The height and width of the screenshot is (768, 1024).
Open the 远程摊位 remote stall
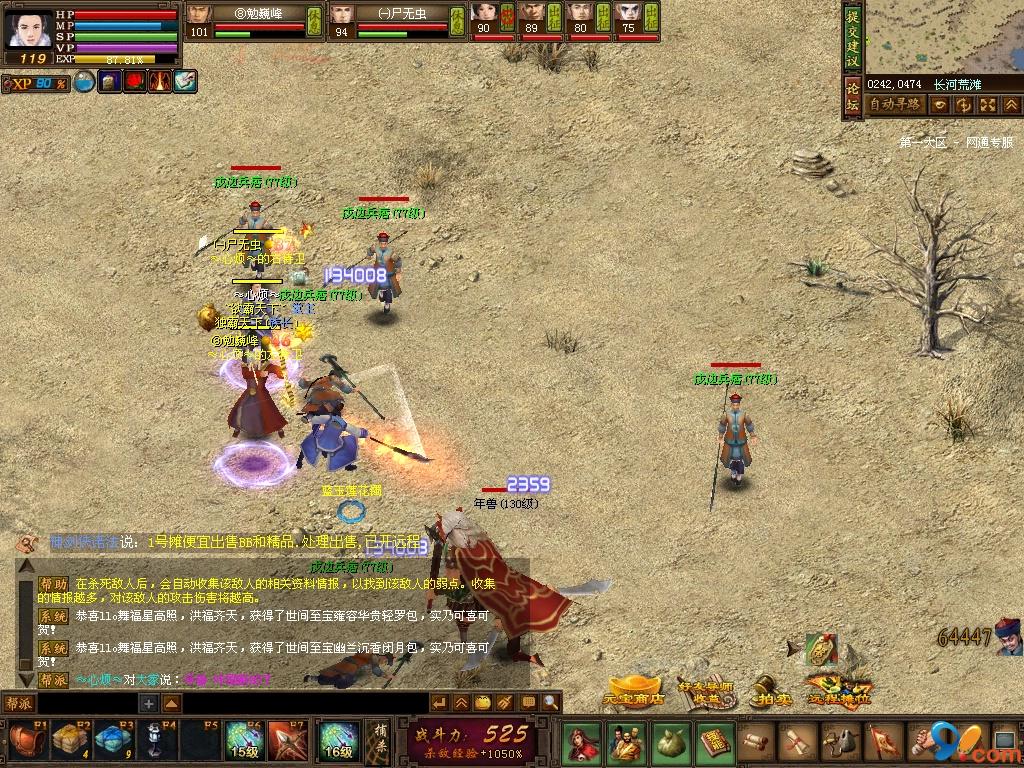pos(838,689)
